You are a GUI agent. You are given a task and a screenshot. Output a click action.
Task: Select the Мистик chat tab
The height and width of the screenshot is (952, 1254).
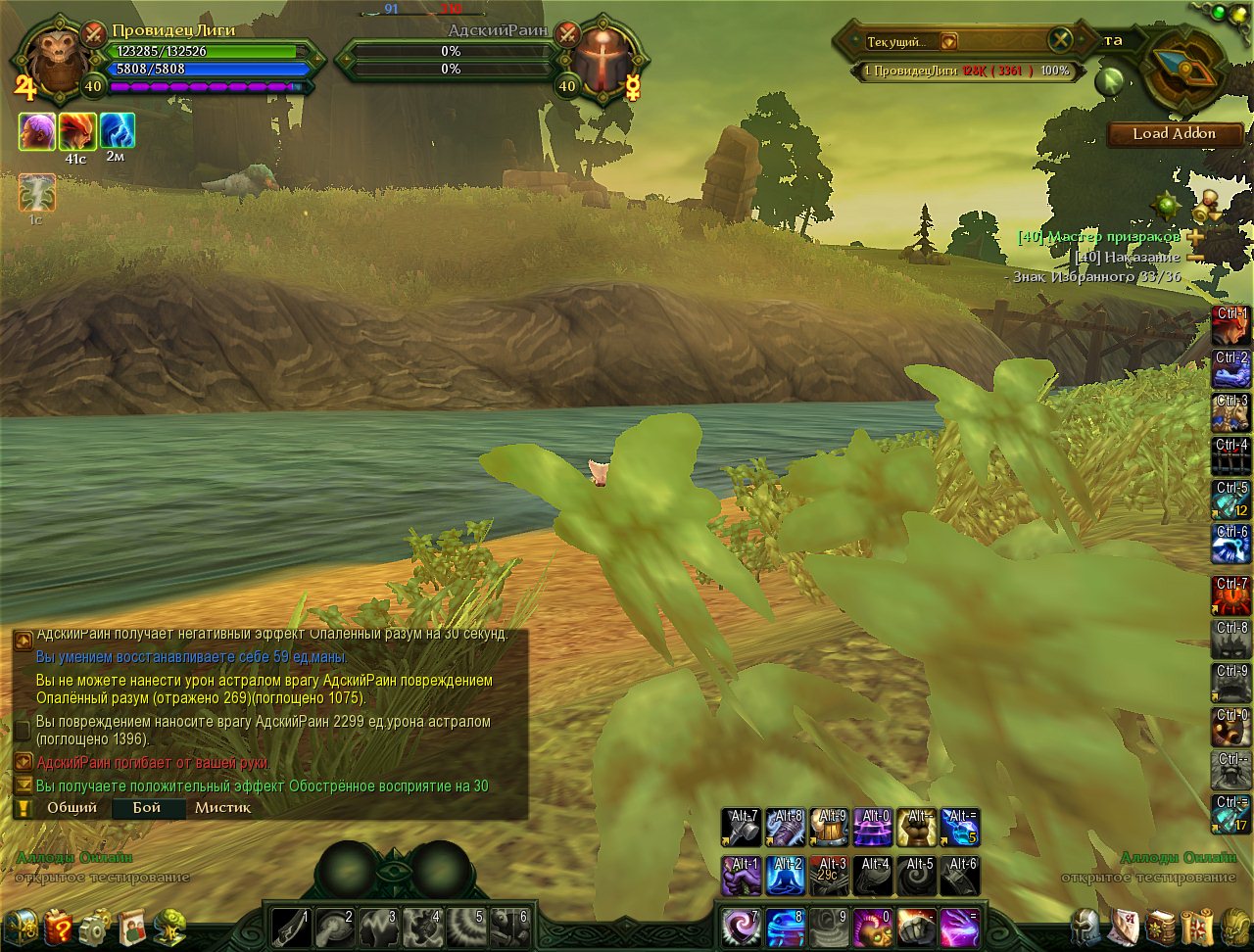(x=222, y=808)
